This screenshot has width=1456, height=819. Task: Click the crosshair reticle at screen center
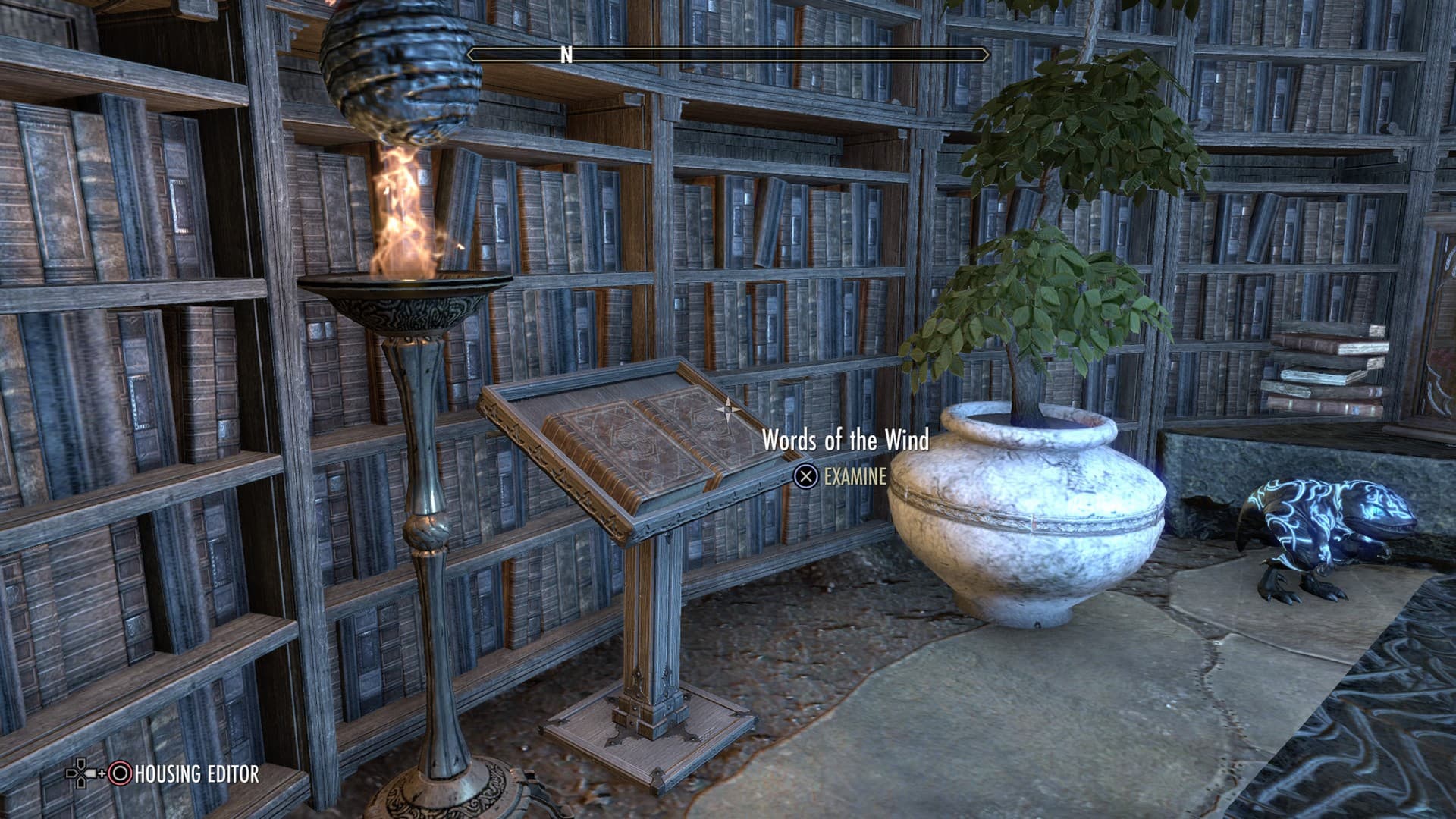click(726, 409)
